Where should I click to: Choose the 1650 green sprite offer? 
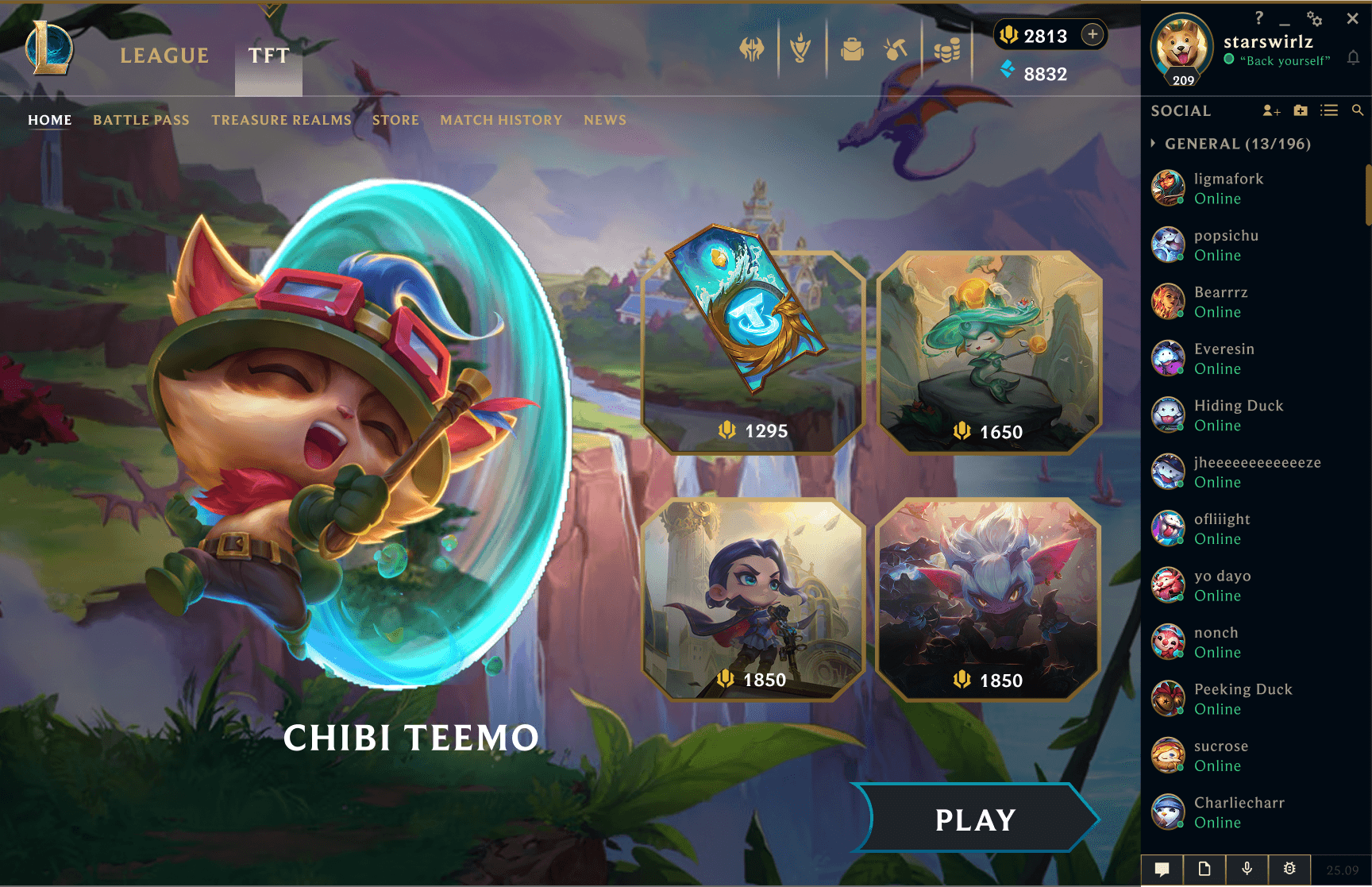pos(989,353)
